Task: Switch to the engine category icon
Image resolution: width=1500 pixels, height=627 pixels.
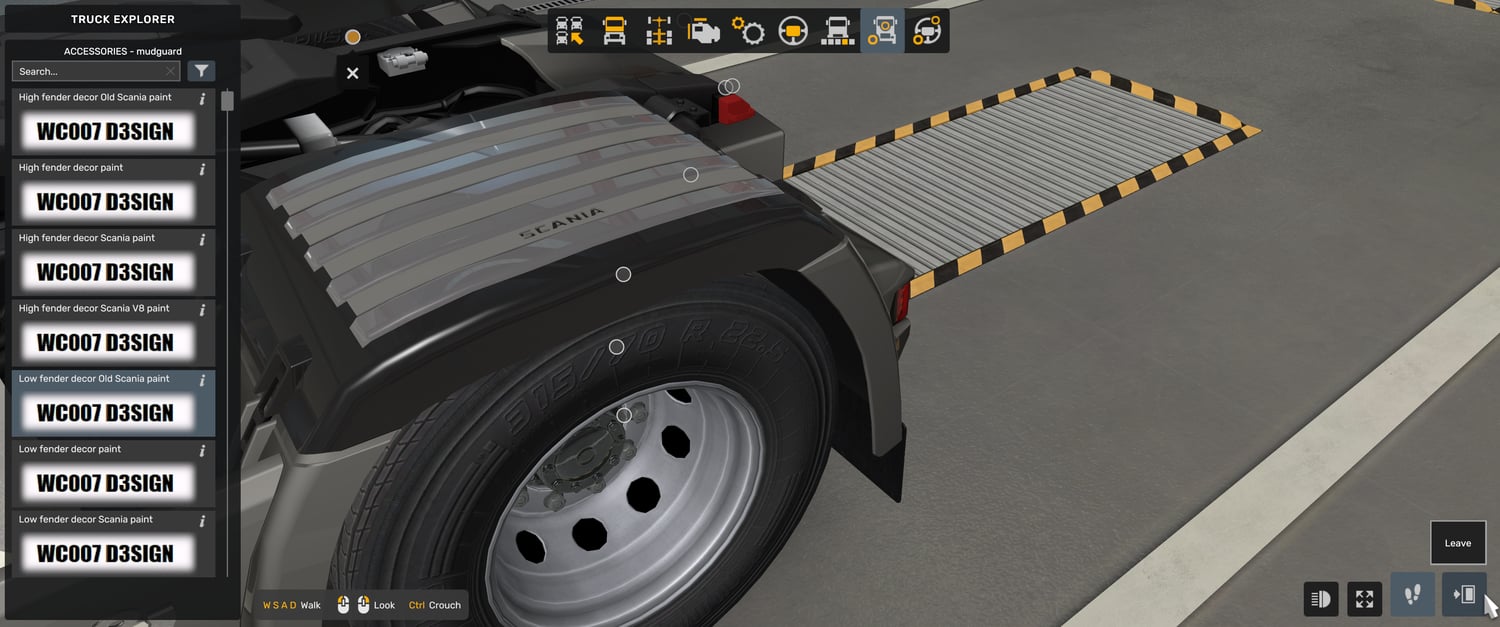Action: 703,31
